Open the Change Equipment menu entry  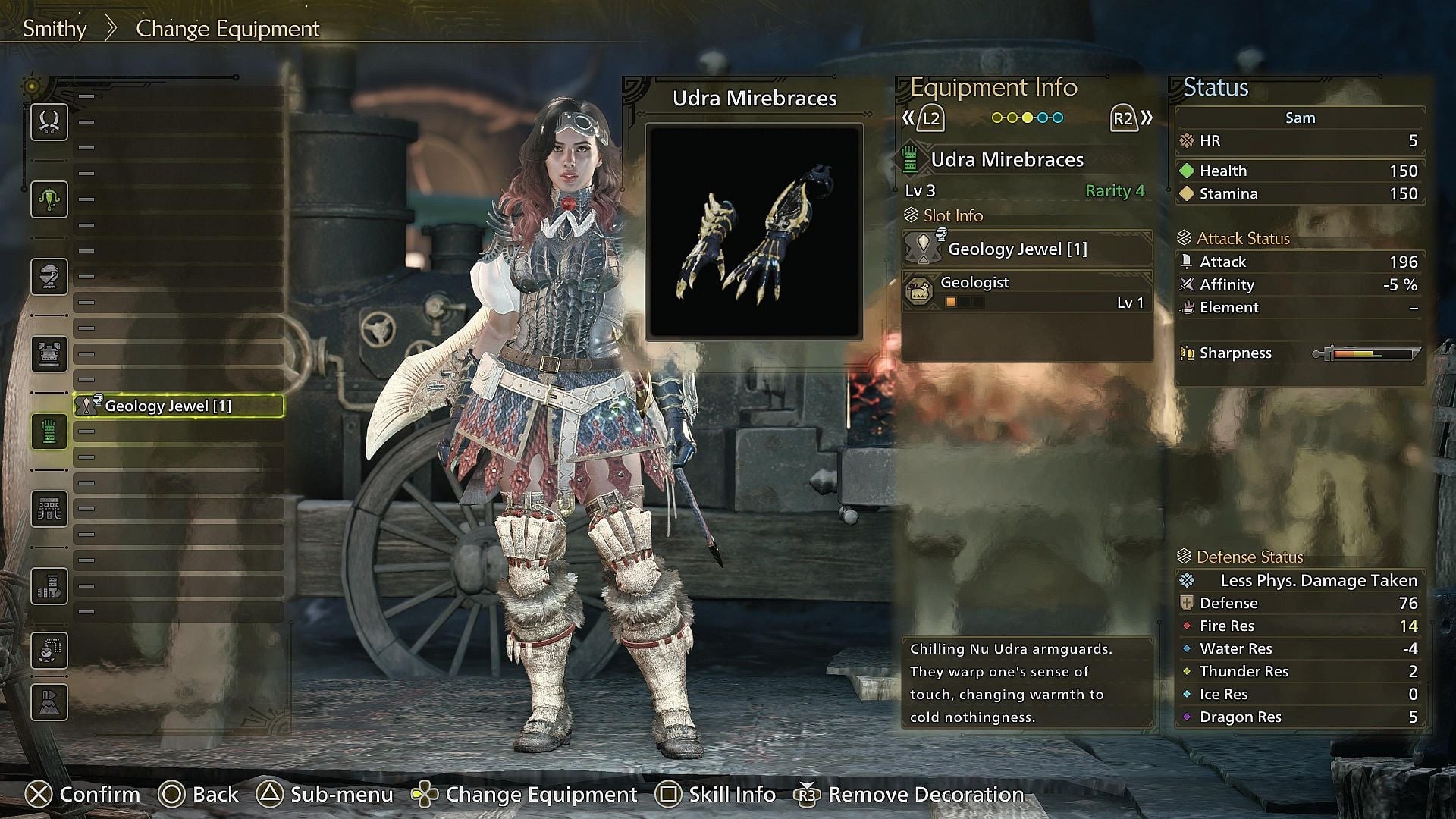tap(227, 28)
